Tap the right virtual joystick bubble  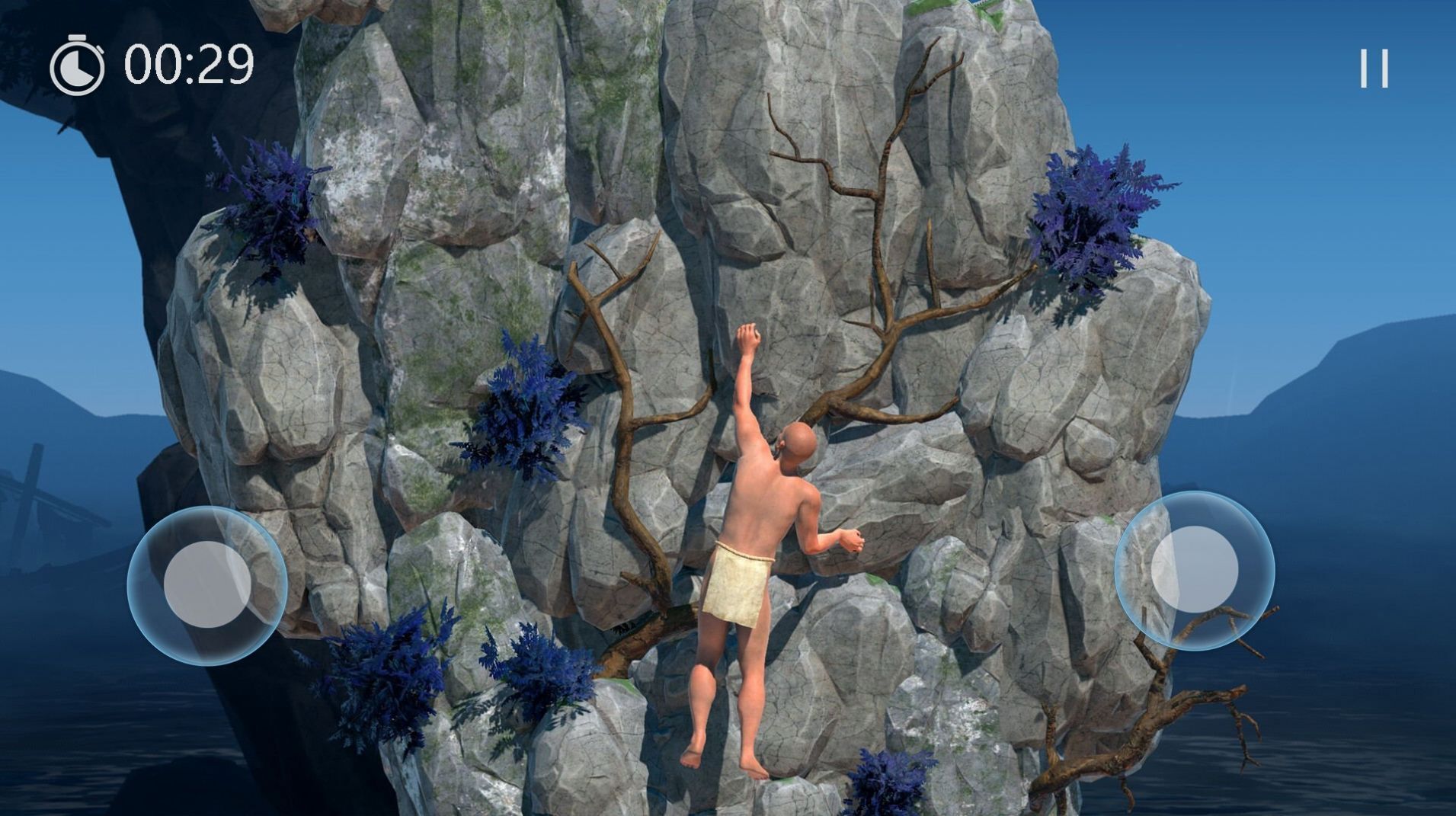click(1194, 569)
